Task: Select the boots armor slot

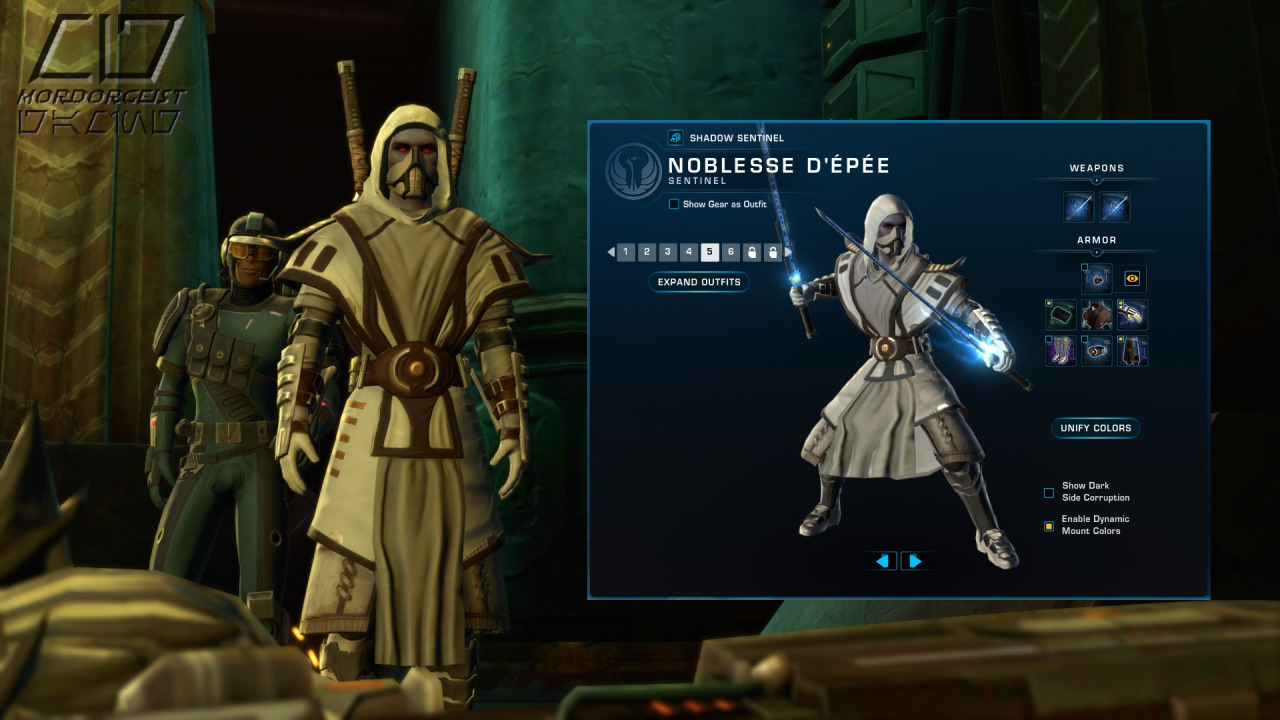Action: [1061, 351]
